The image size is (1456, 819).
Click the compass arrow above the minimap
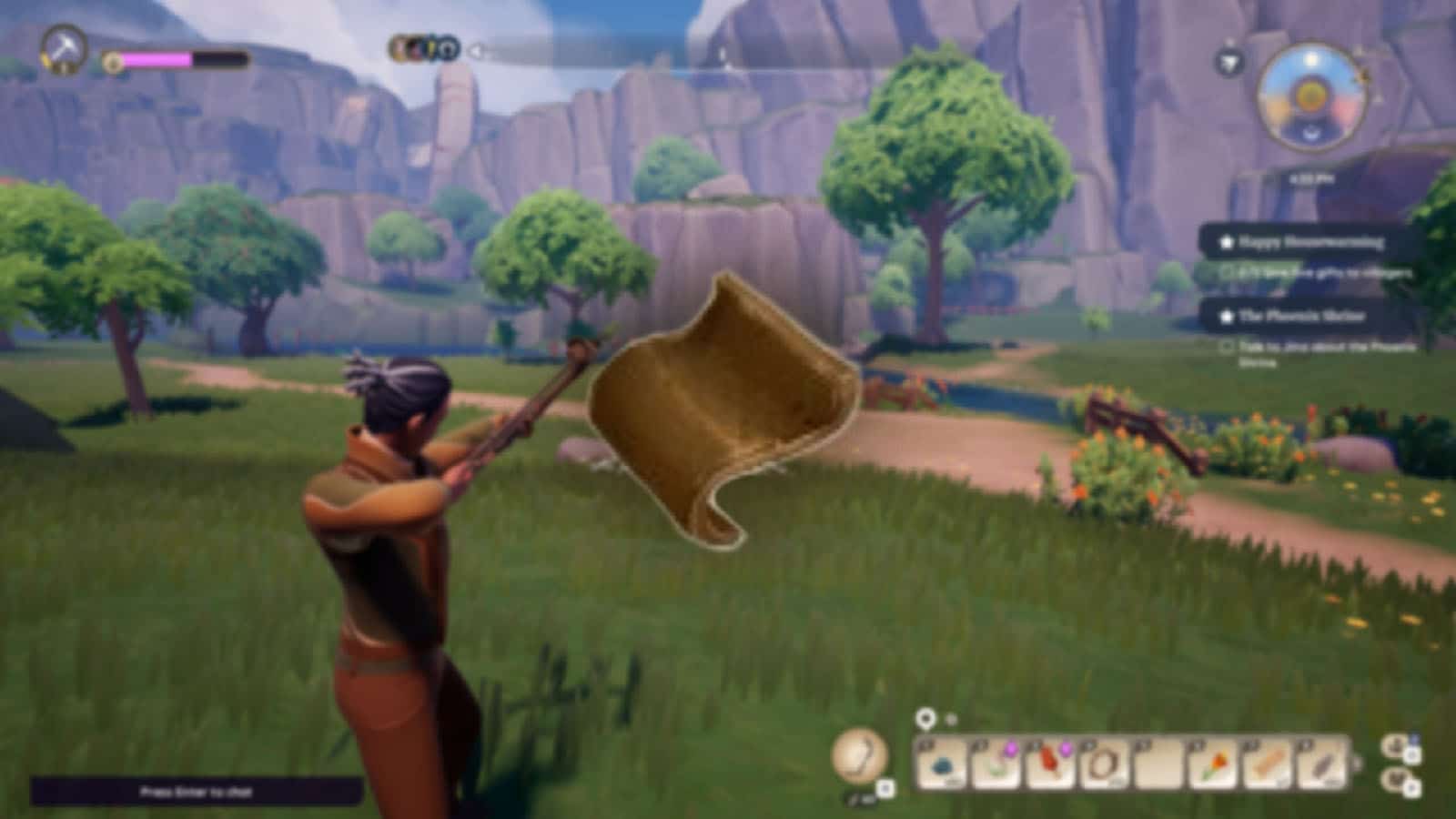point(1230,61)
